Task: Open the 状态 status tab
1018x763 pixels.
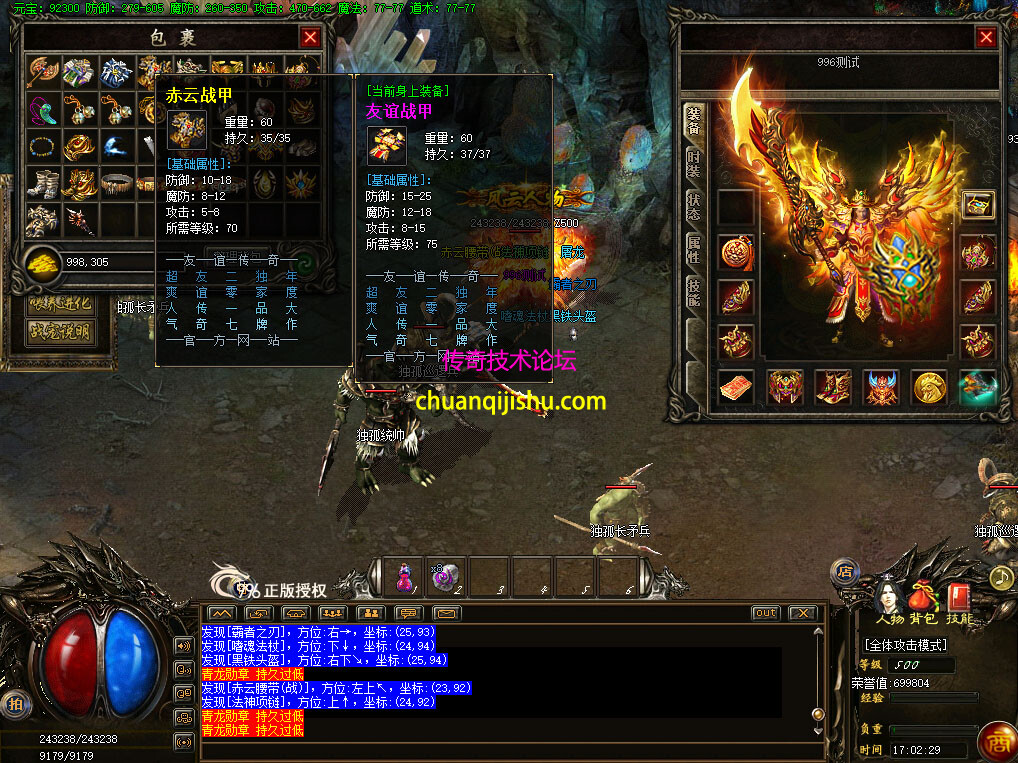Action: (694, 208)
